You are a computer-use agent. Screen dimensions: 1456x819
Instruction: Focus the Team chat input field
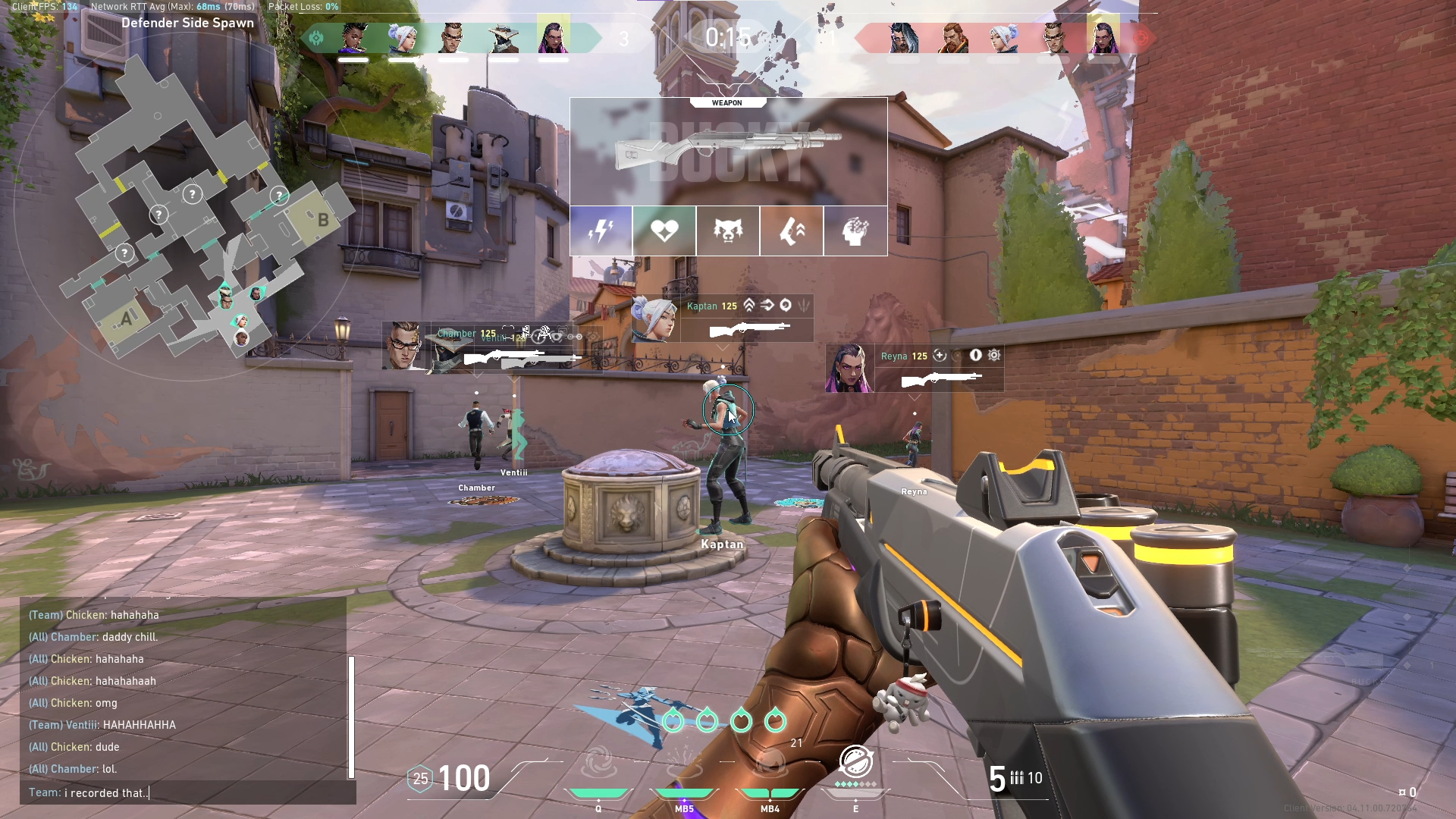pos(190,792)
